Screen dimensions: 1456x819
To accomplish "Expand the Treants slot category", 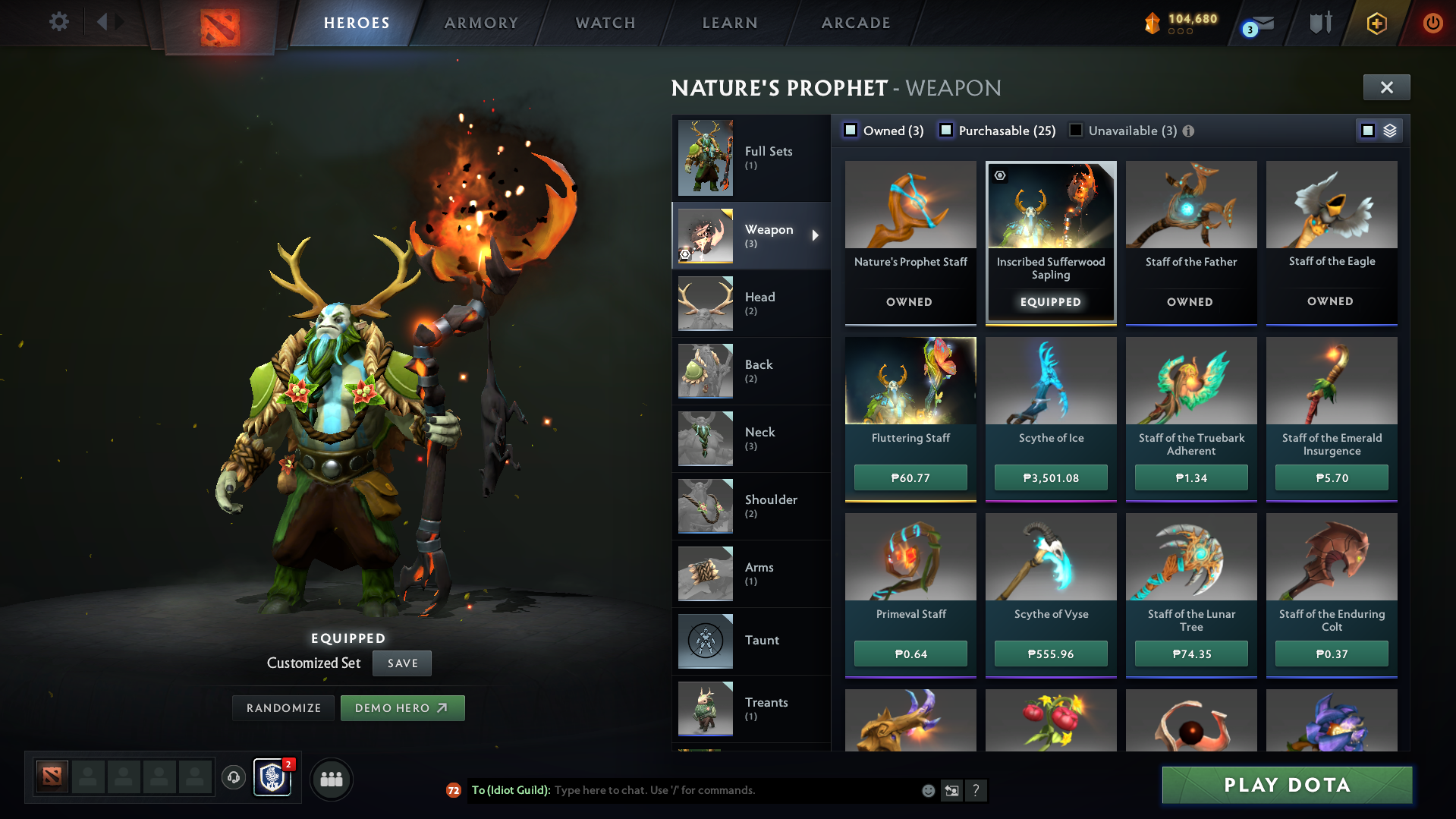I will [751, 708].
